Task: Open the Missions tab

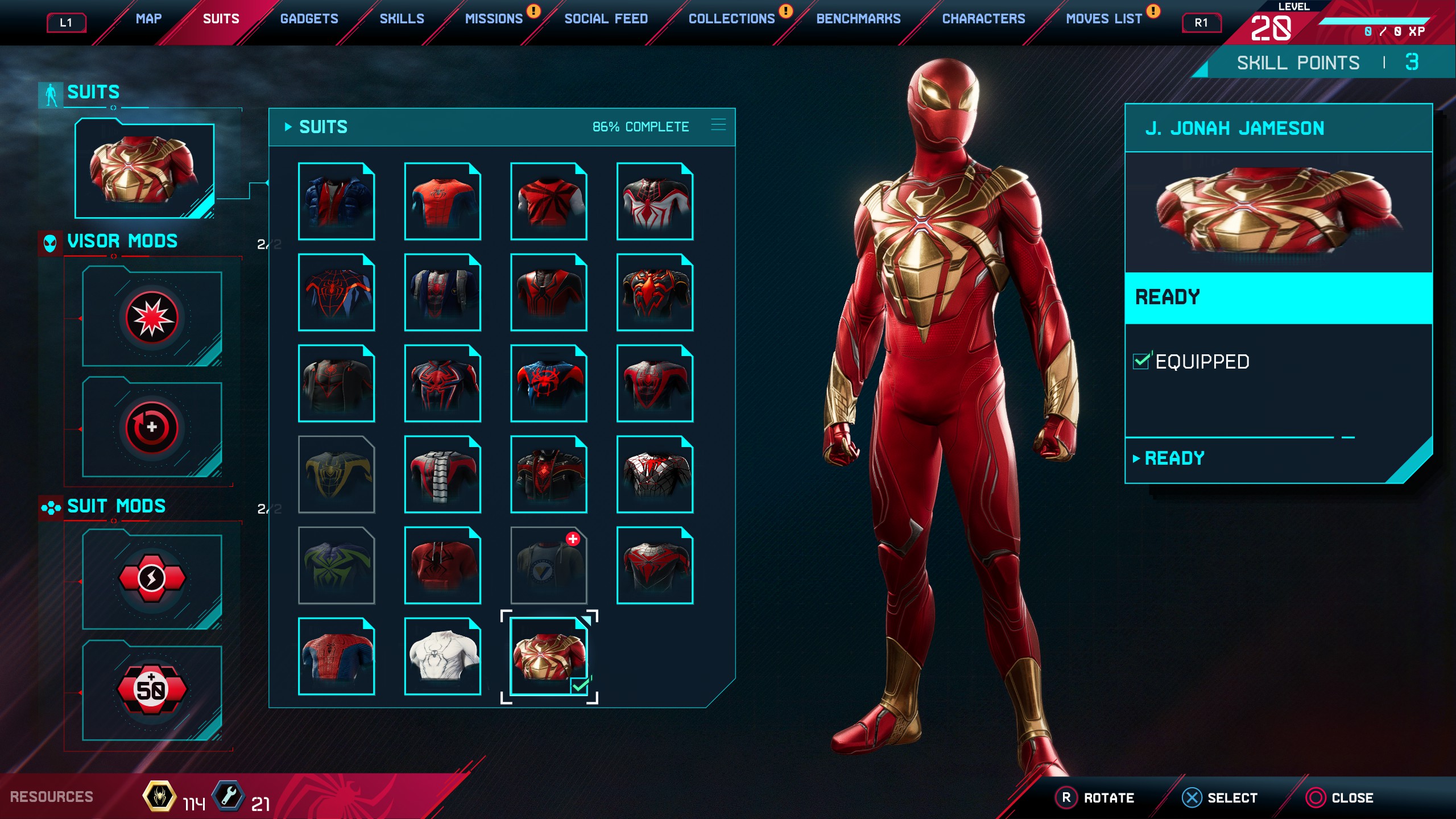Action: point(493,19)
